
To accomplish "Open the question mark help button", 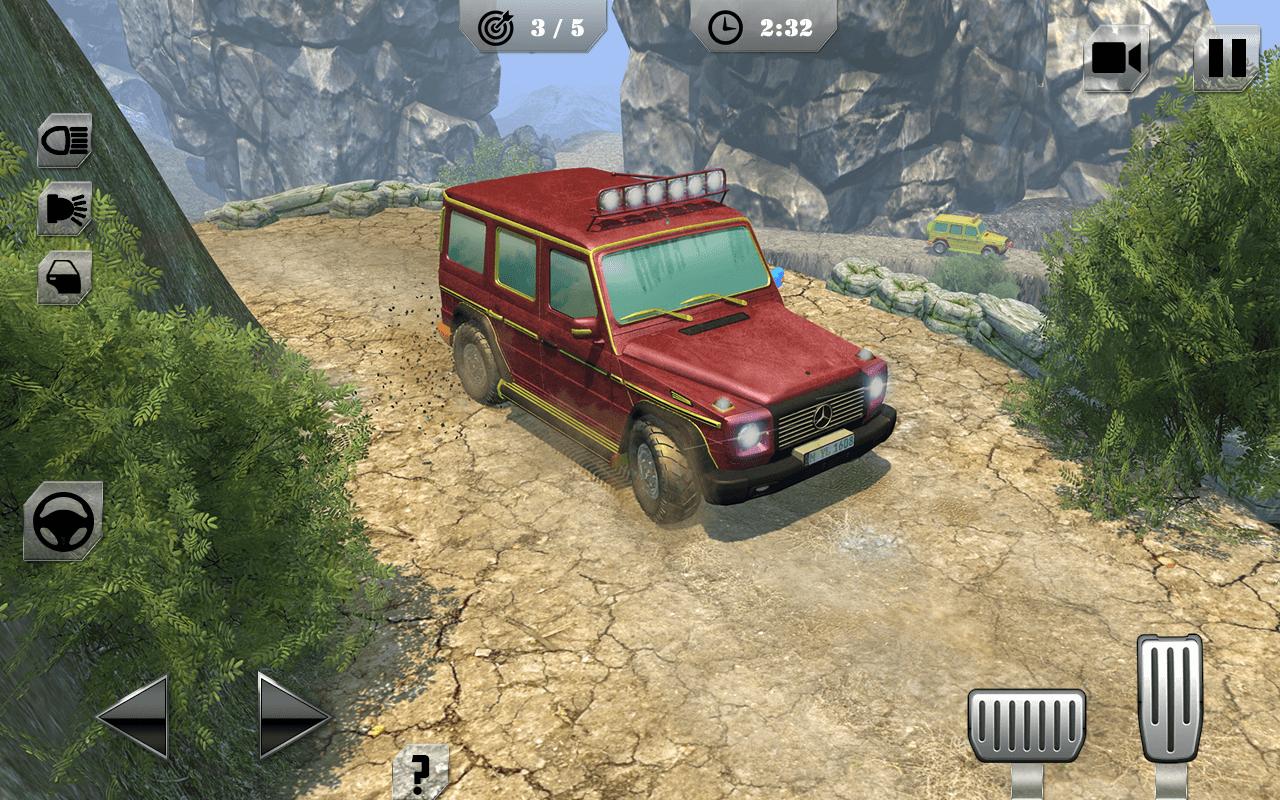I will [420, 771].
